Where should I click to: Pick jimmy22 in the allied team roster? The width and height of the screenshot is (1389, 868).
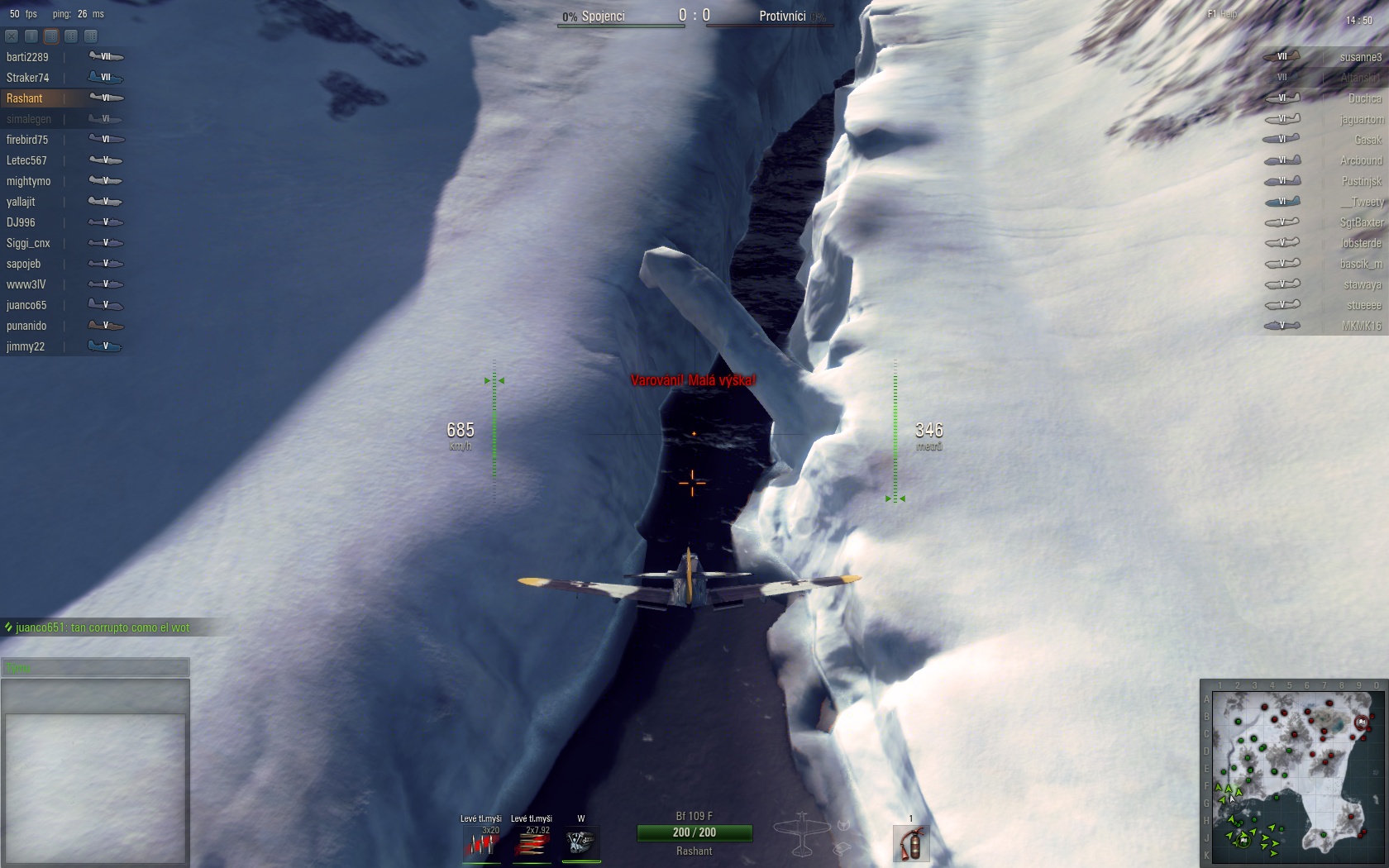26,346
